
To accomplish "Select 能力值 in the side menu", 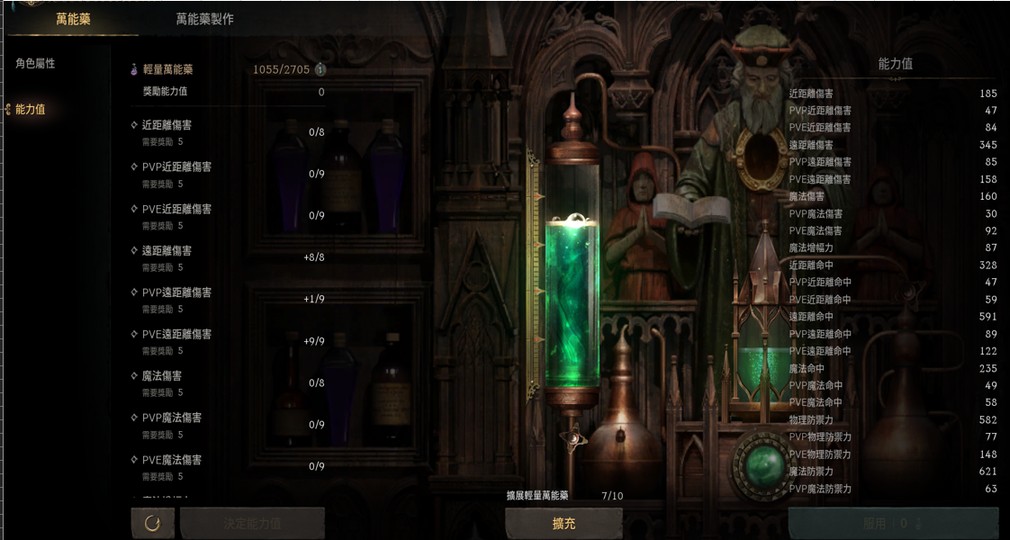I will point(30,109).
